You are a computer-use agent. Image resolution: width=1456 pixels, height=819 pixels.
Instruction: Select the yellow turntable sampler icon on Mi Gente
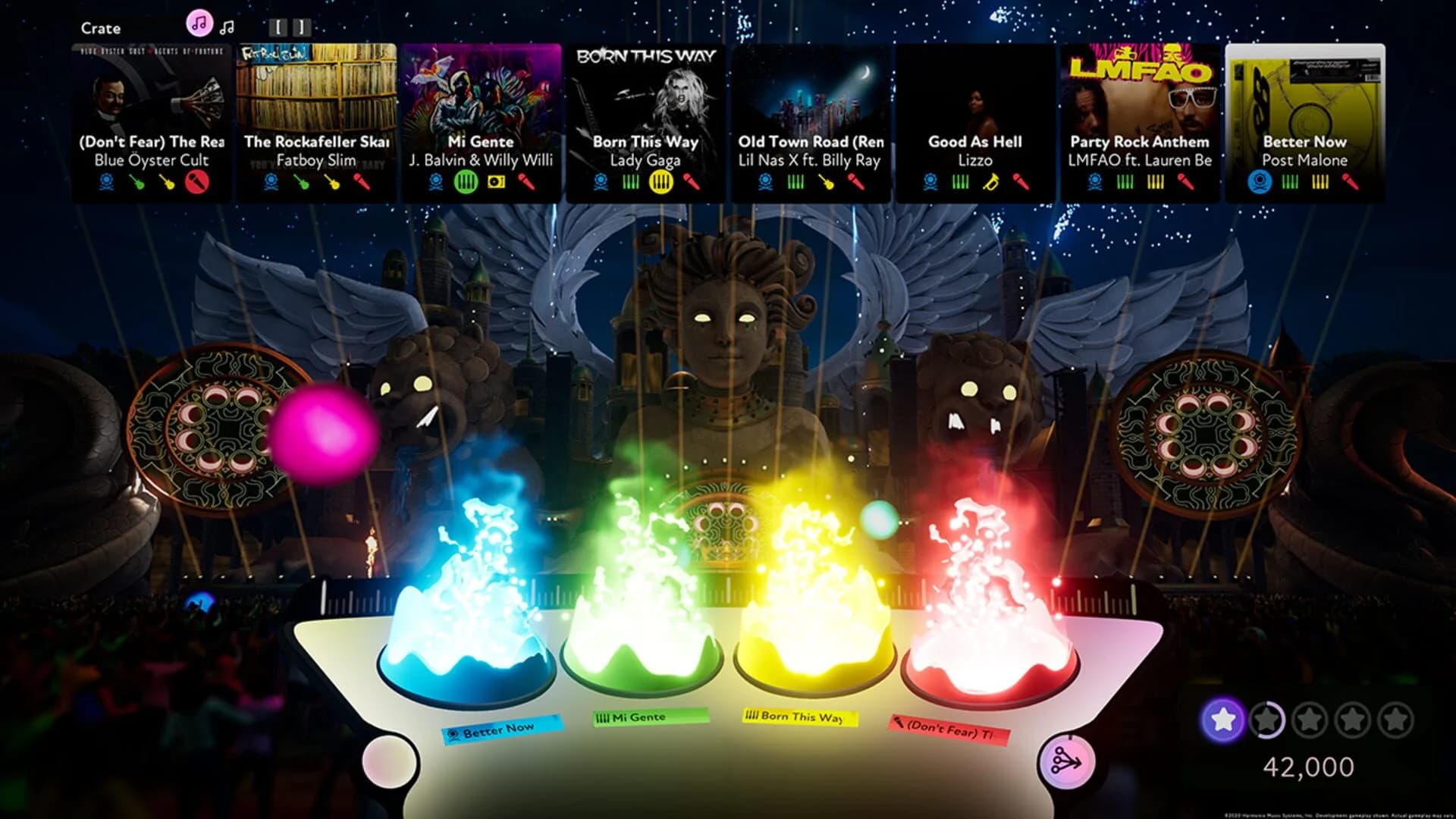(x=494, y=182)
